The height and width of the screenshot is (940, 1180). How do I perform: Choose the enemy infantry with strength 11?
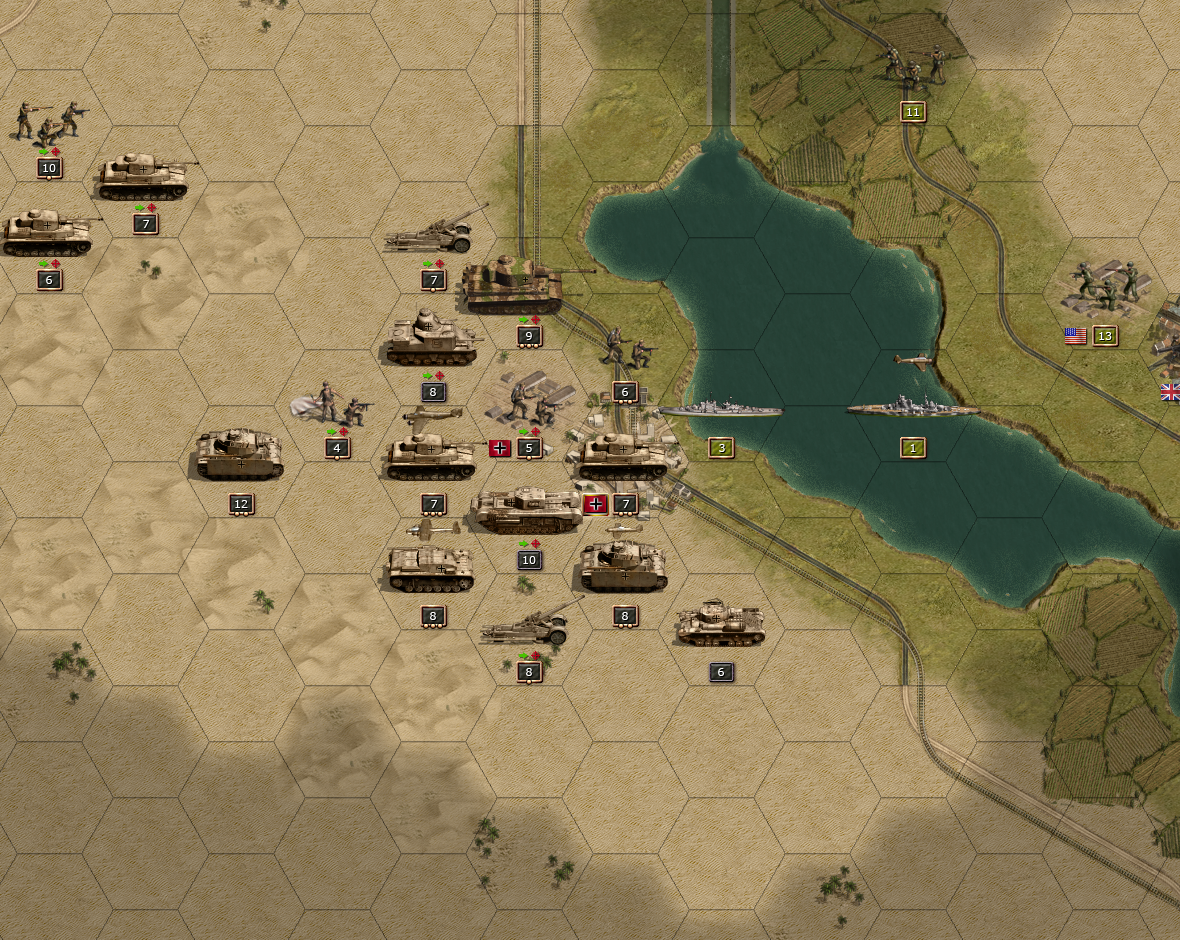[x=914, y=64]
